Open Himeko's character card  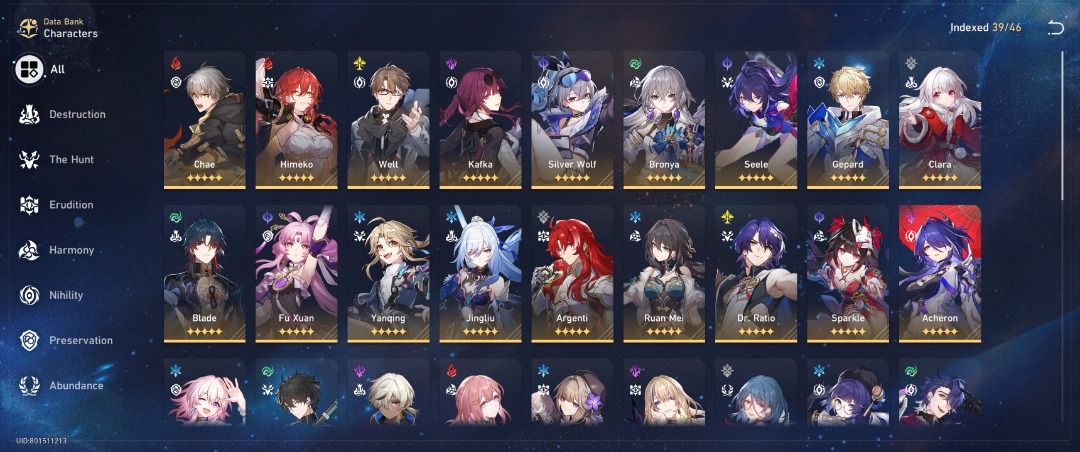[x=296, y=120]
